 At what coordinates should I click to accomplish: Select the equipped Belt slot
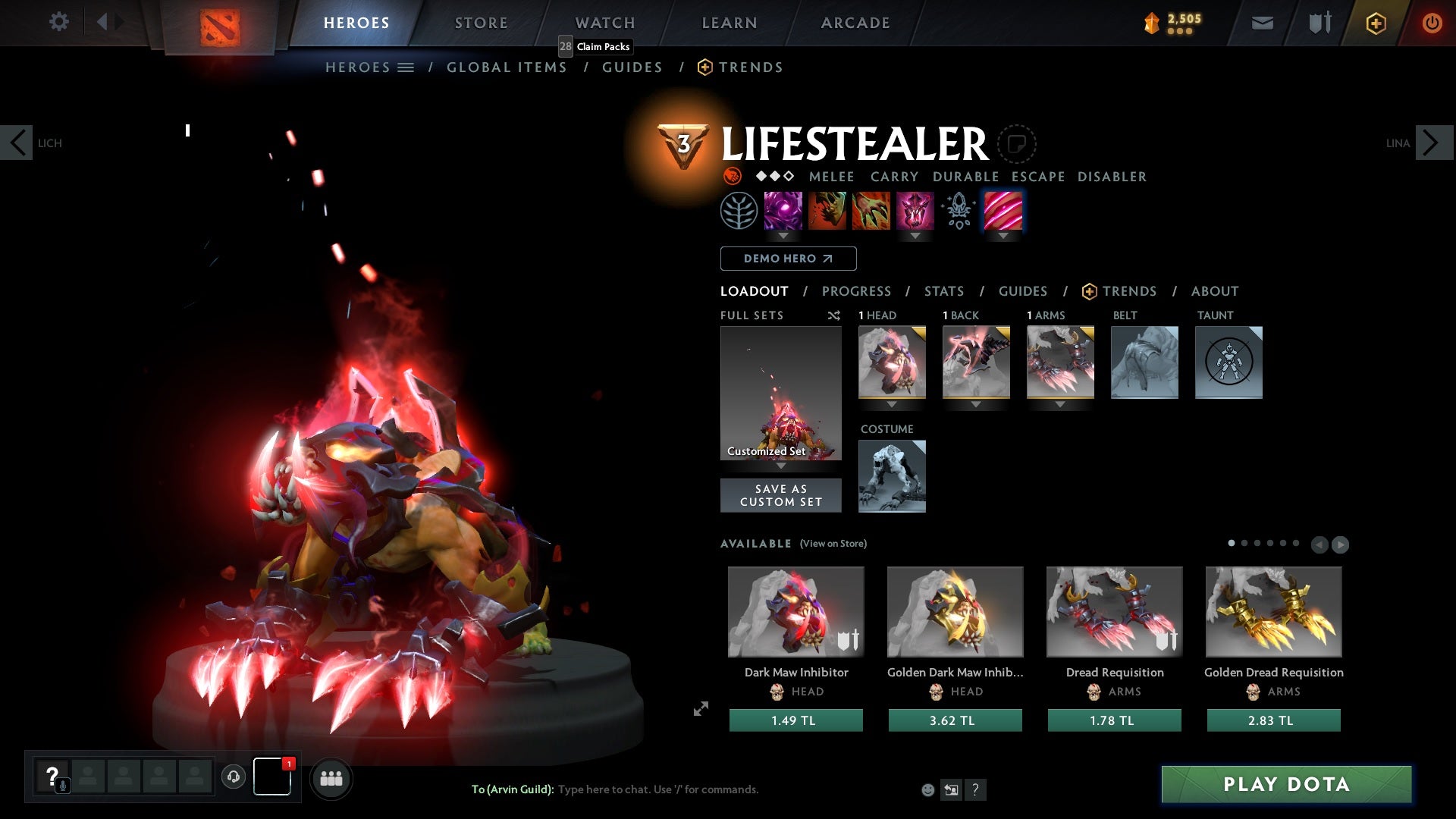(1144, 362)
